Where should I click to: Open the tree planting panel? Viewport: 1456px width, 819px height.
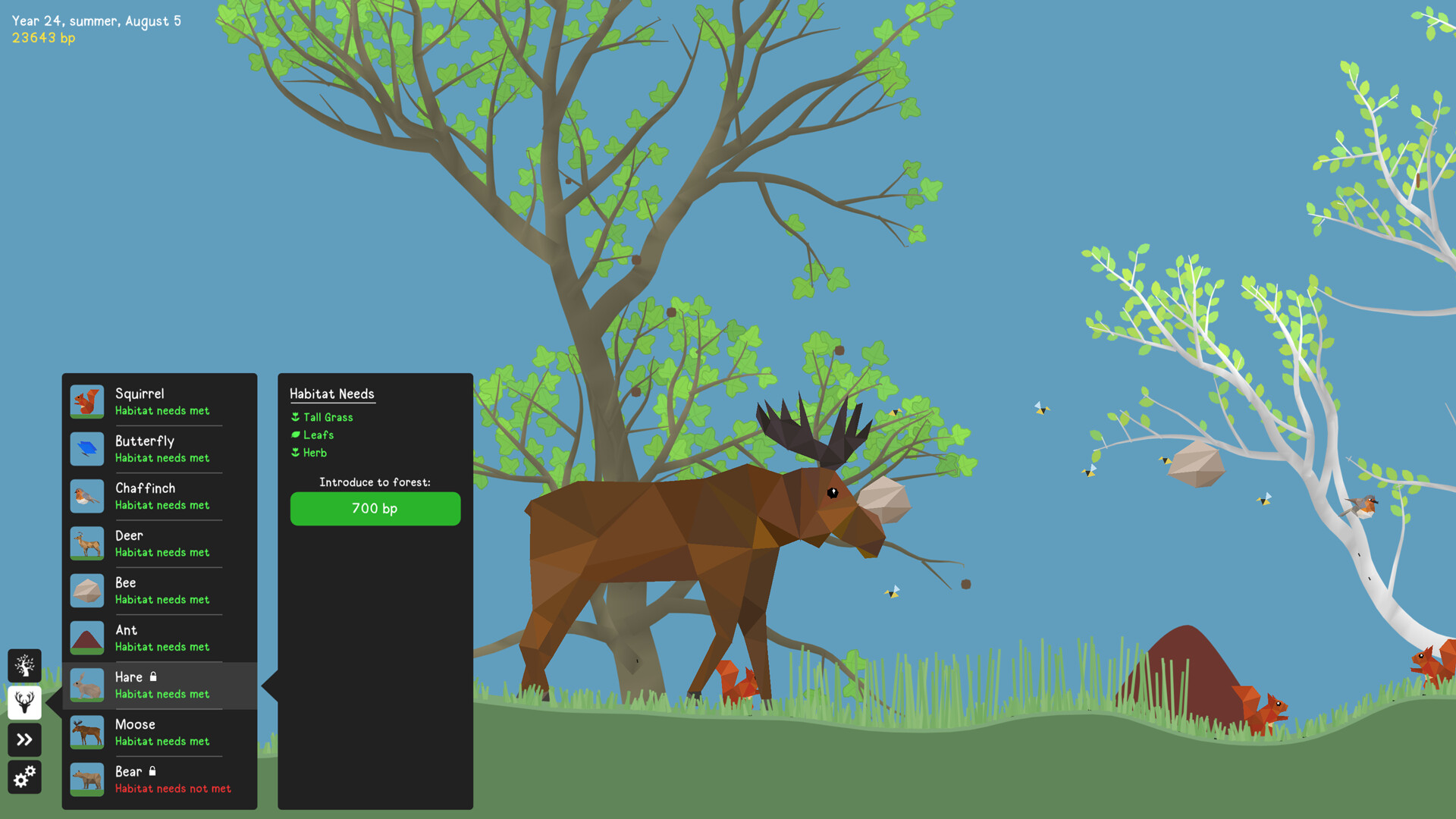coord(24,665)
